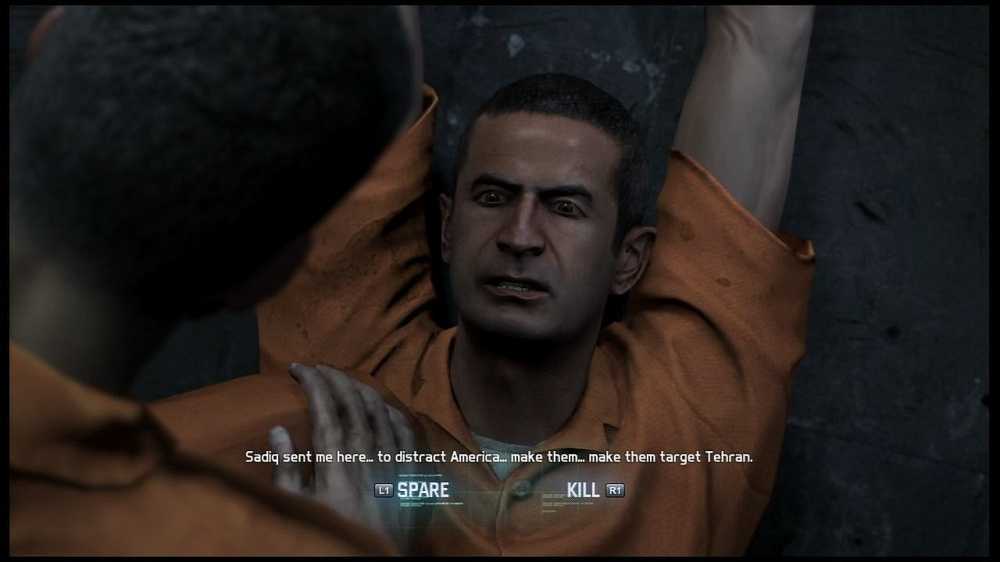Choose the SPARE option
Image resolution: width=1000 pixels, height=562 pixels.
pos(422,490)
